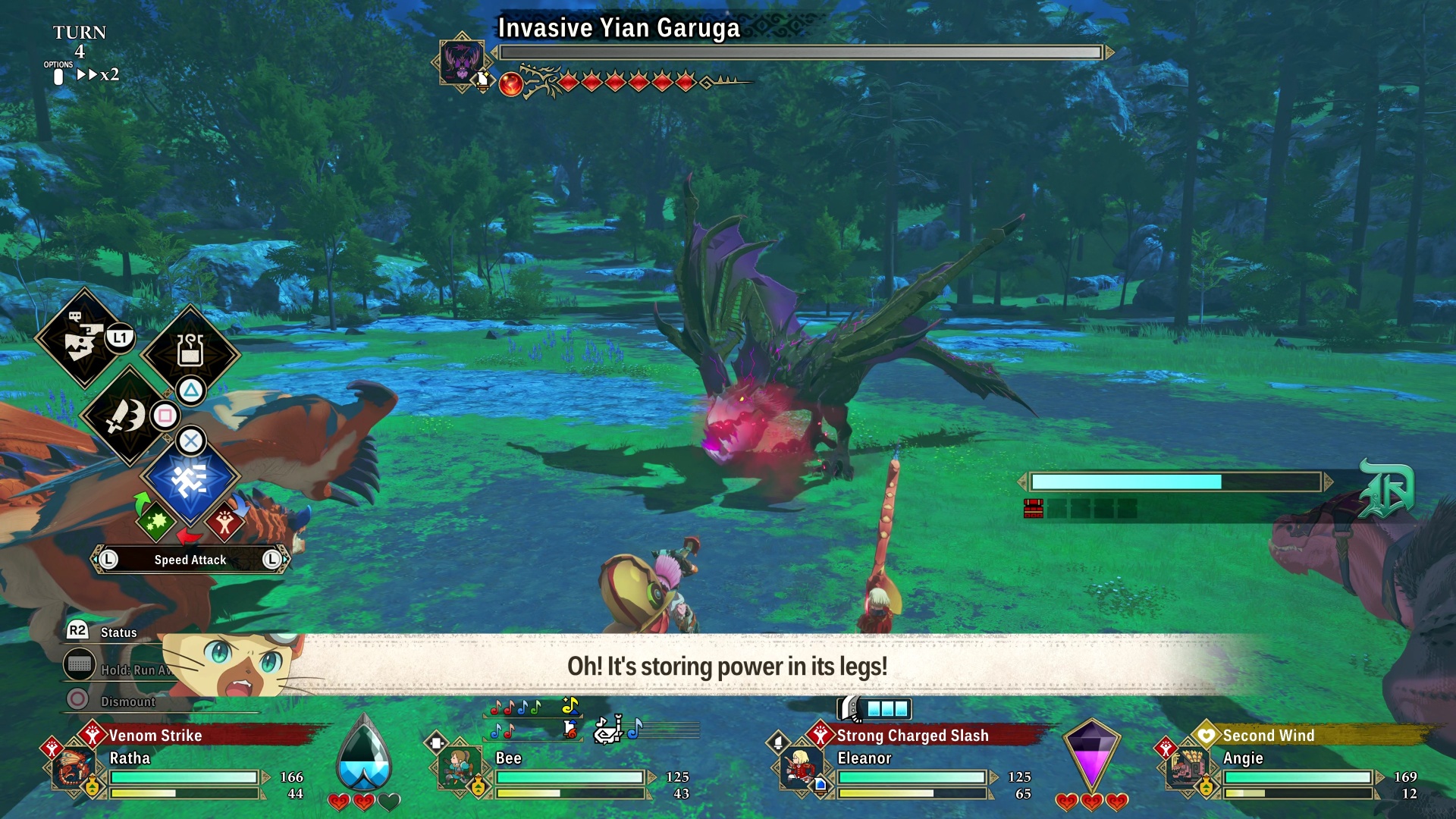Select the Dismount menu entry
The width and height of the screenshot is (1456, 819).
(x=127, y=701)
